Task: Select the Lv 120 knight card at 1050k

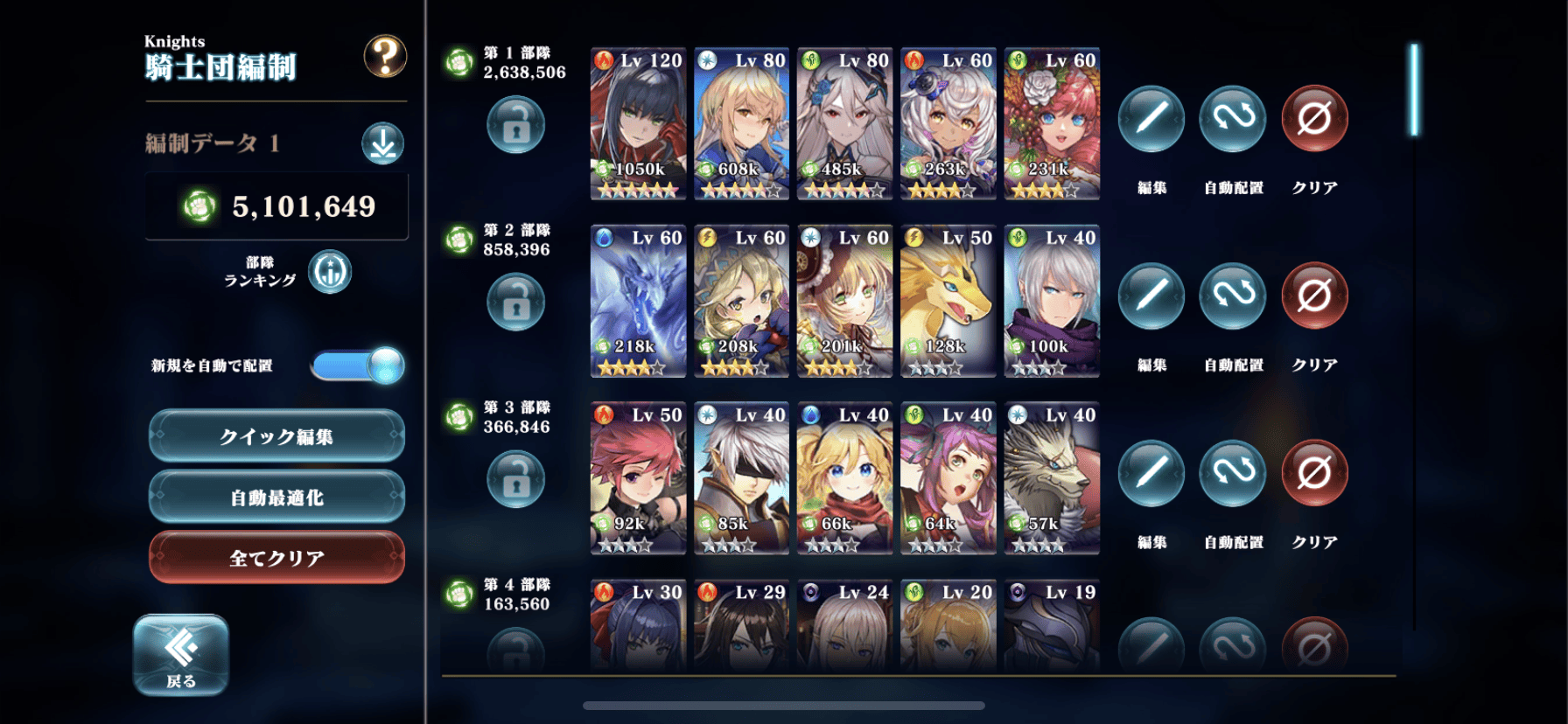Action: tap(638, 123)
